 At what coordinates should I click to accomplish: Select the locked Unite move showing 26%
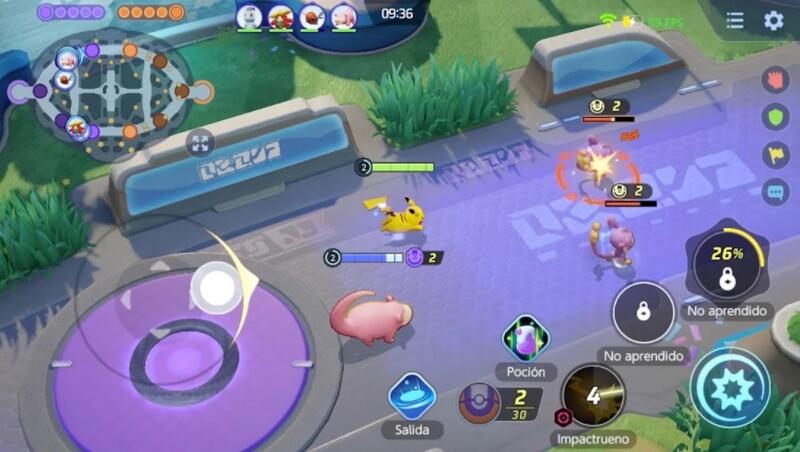[x=727, y=265]
